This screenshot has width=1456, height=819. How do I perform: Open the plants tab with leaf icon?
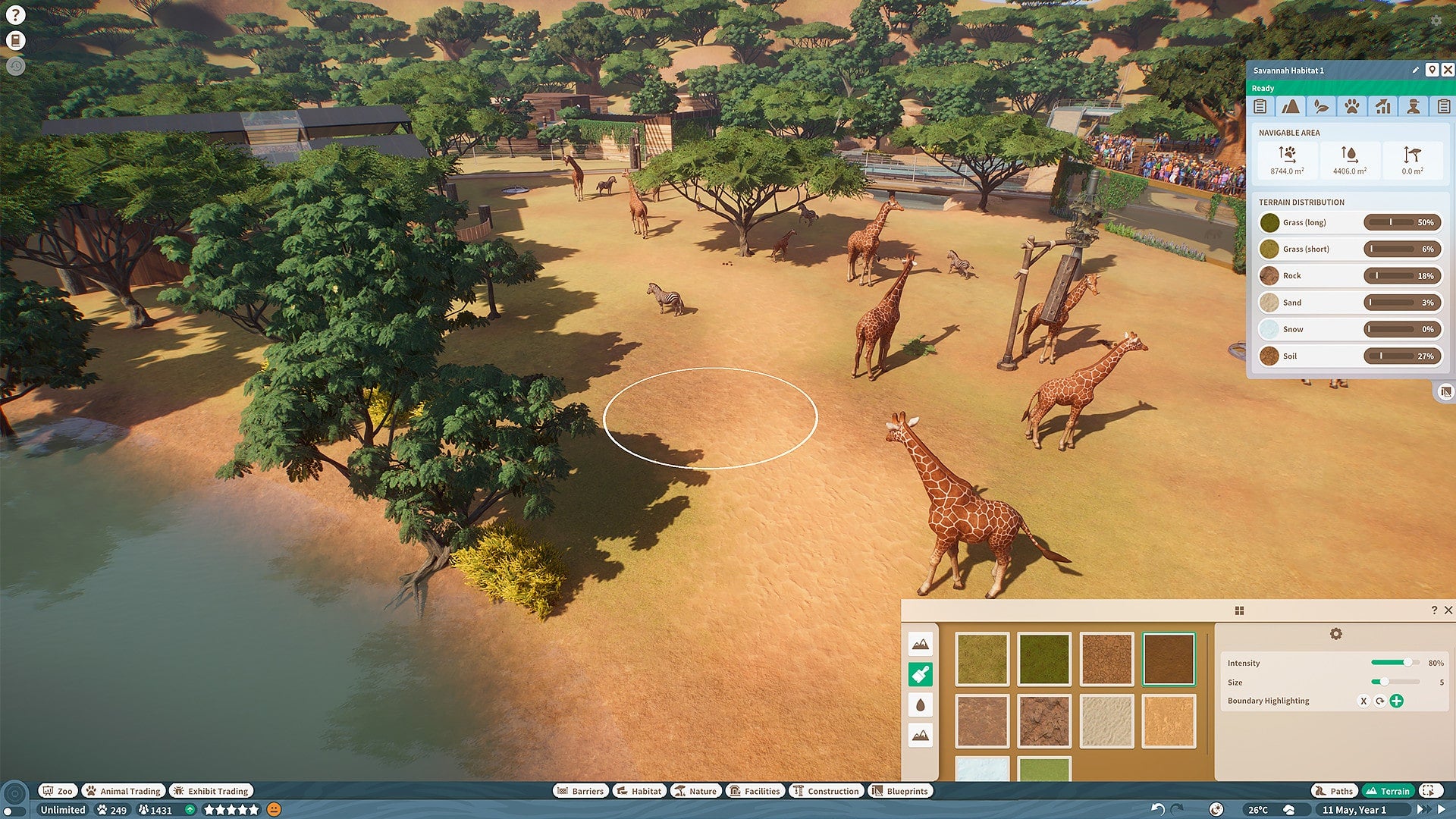[x=1321, y=107]
